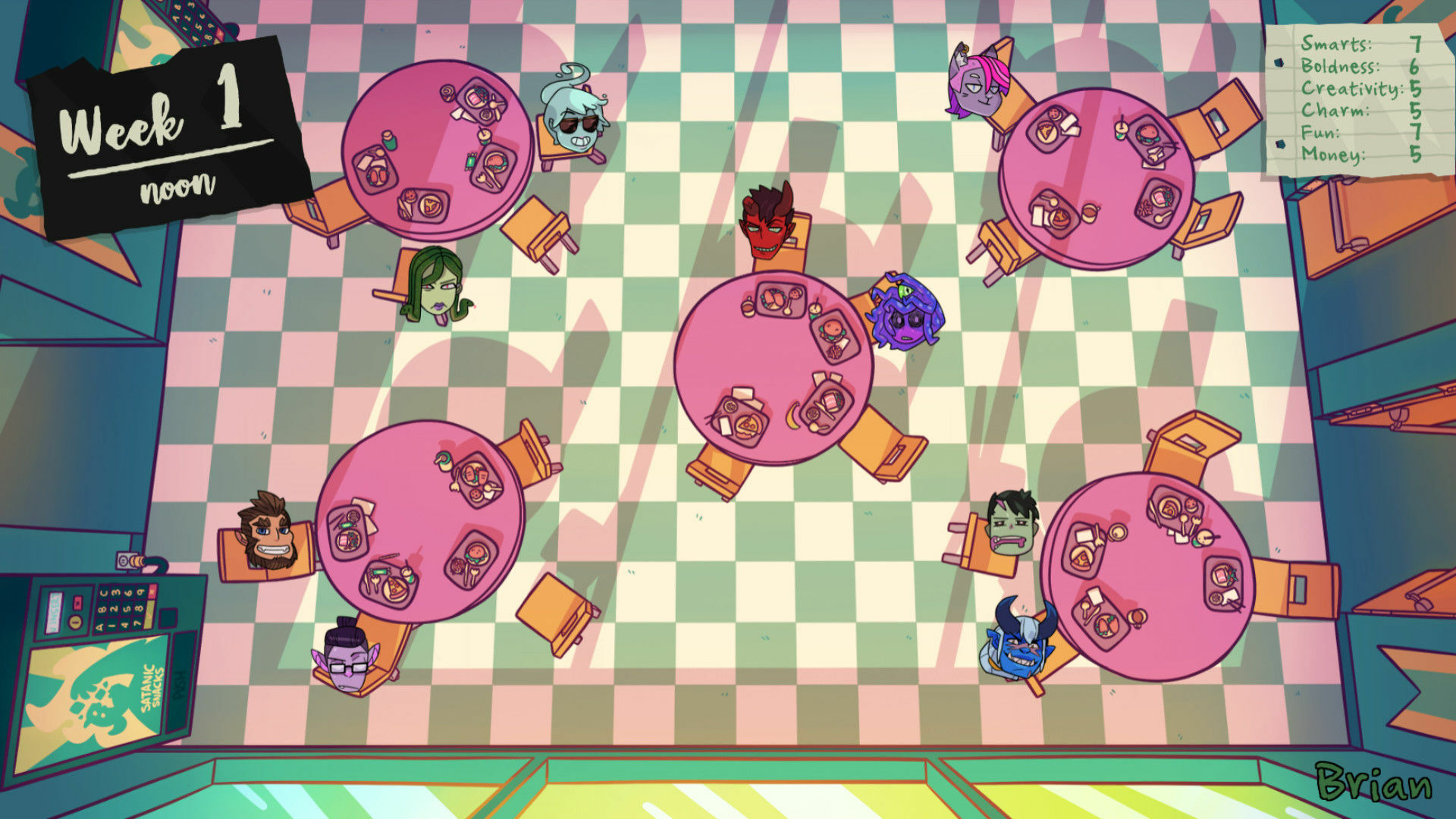Click the red cancel key on the keypad

[152, 591]
